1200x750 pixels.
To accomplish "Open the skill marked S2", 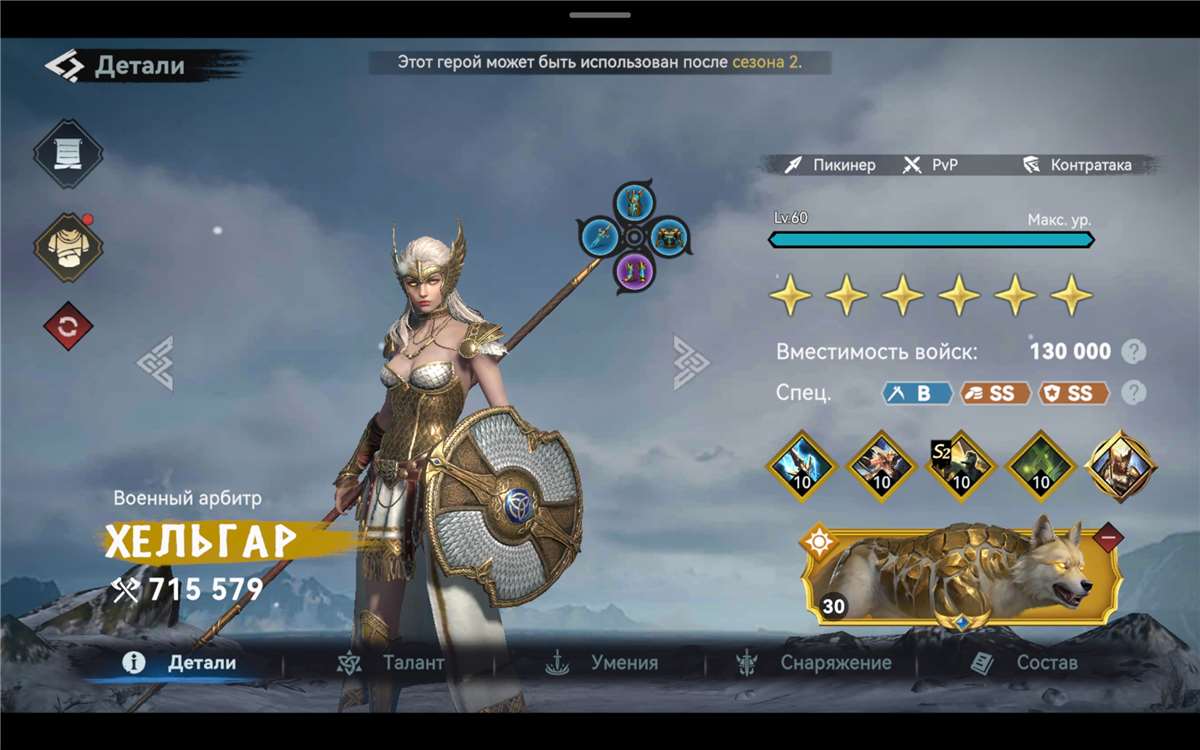I will point(960,466).
